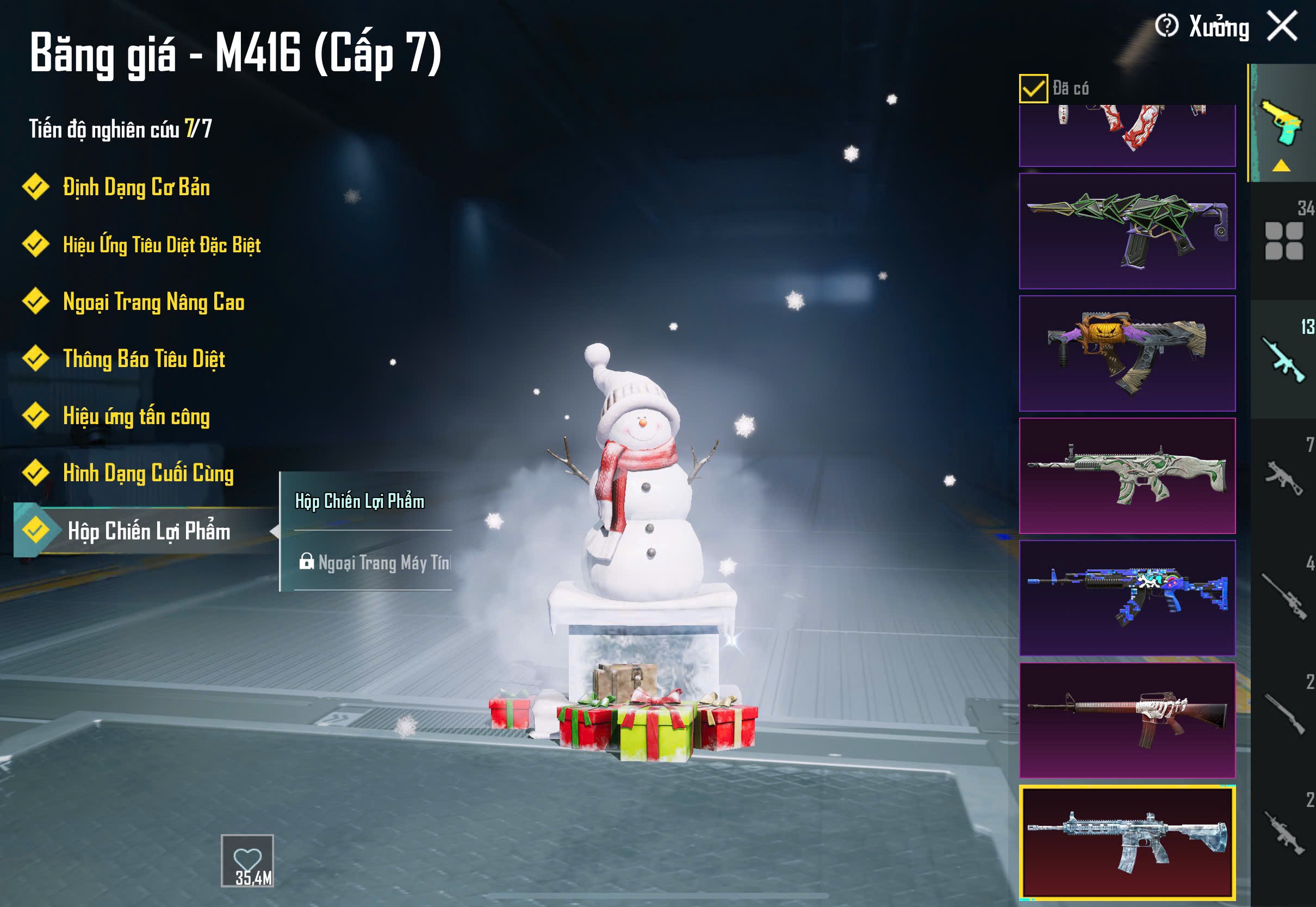Select Ngoại Trang Nâng Cao stage
The width and height of the screenshot is (1316, 907).
(x=153, y=302)
